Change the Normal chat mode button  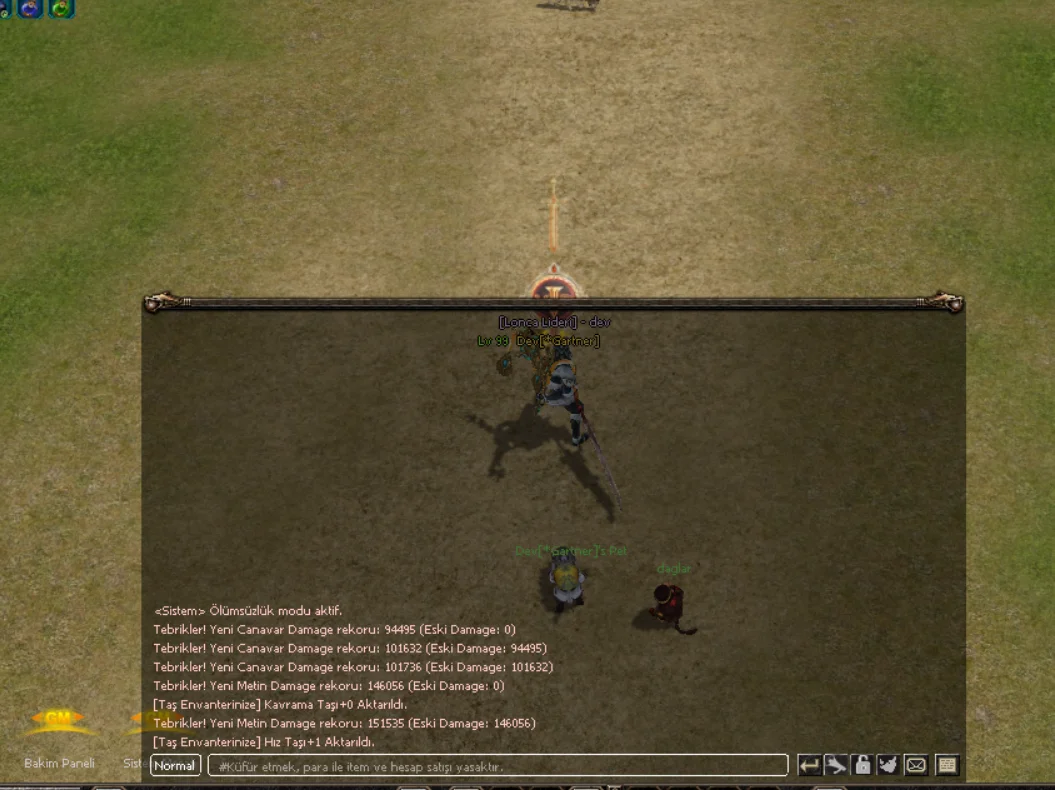tap(175, 766)
